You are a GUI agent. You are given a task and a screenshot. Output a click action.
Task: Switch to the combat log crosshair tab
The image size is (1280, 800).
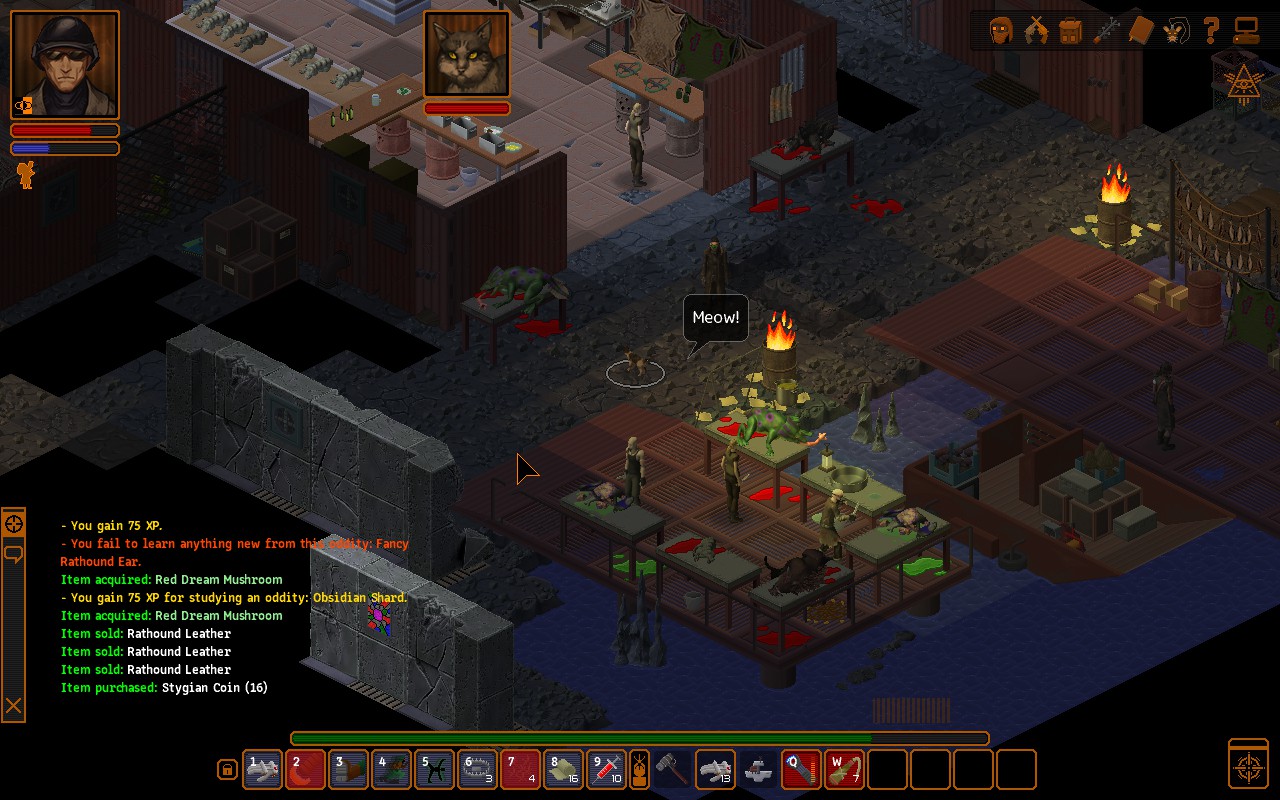coord(14,524)
